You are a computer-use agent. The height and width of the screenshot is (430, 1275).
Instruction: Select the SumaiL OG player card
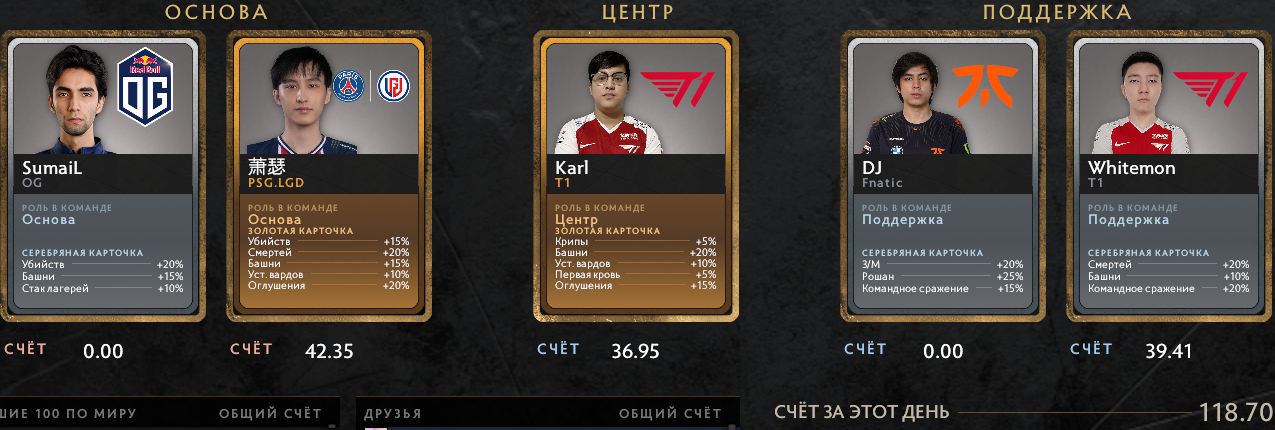[x=103, y=175]
